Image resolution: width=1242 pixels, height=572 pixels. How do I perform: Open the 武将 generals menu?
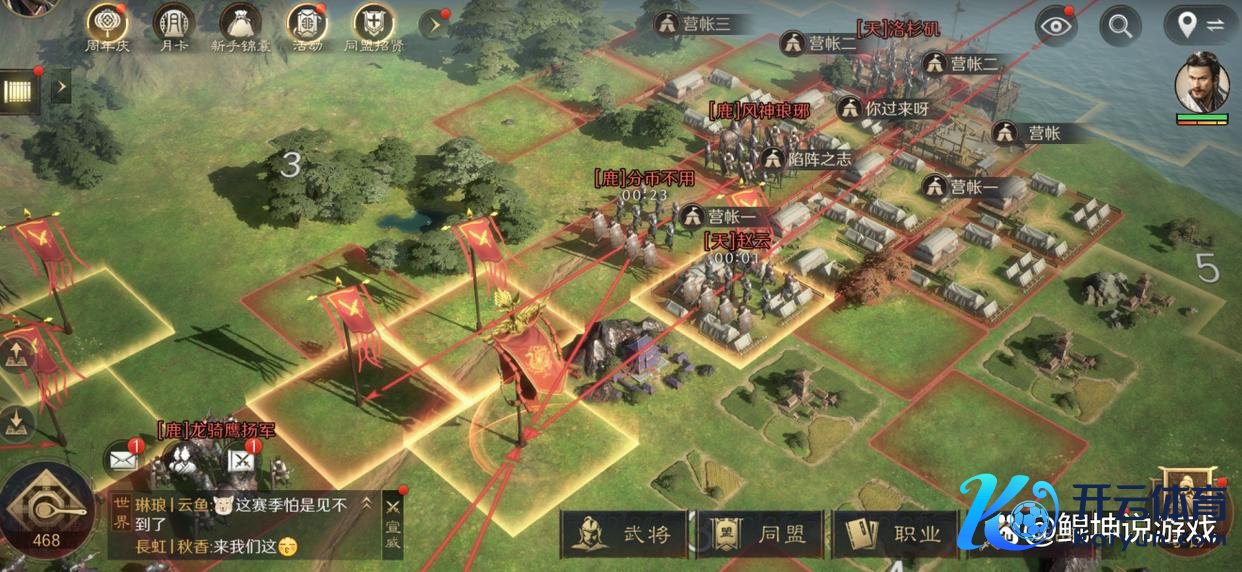click(x=625, y=534)
